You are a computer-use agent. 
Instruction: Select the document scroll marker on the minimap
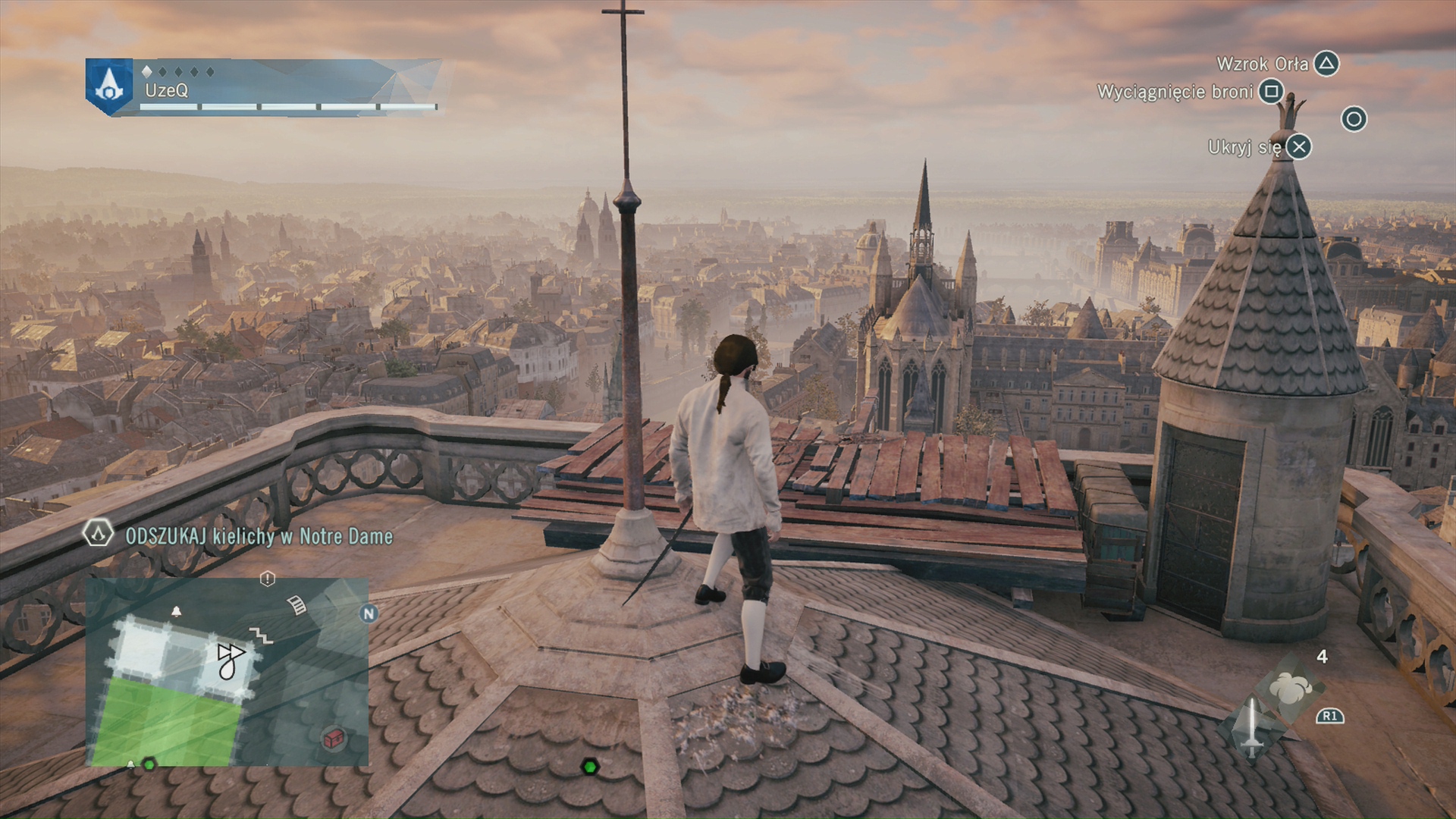coord(297,604)
